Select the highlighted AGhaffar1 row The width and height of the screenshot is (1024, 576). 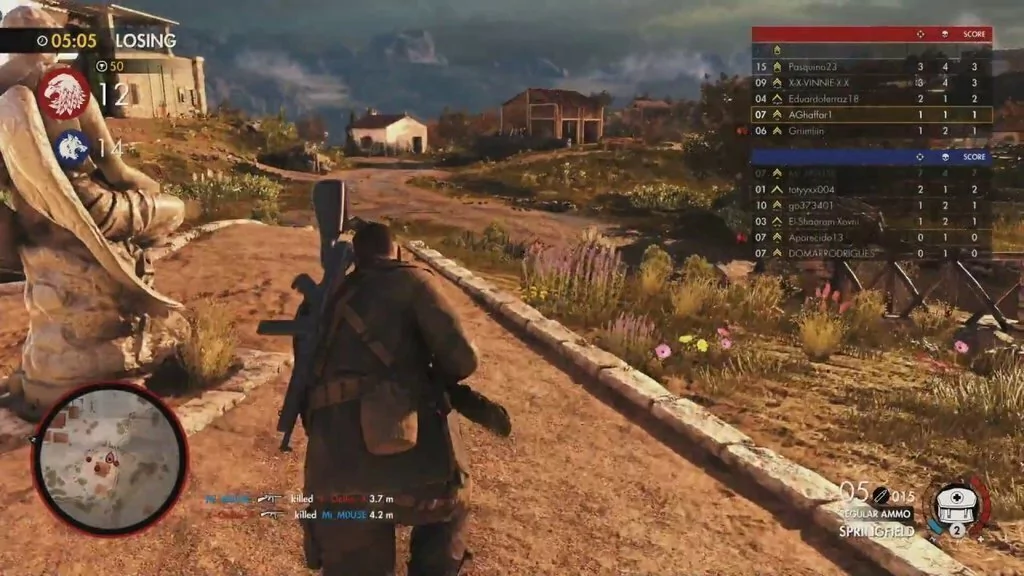pos(871,115)
